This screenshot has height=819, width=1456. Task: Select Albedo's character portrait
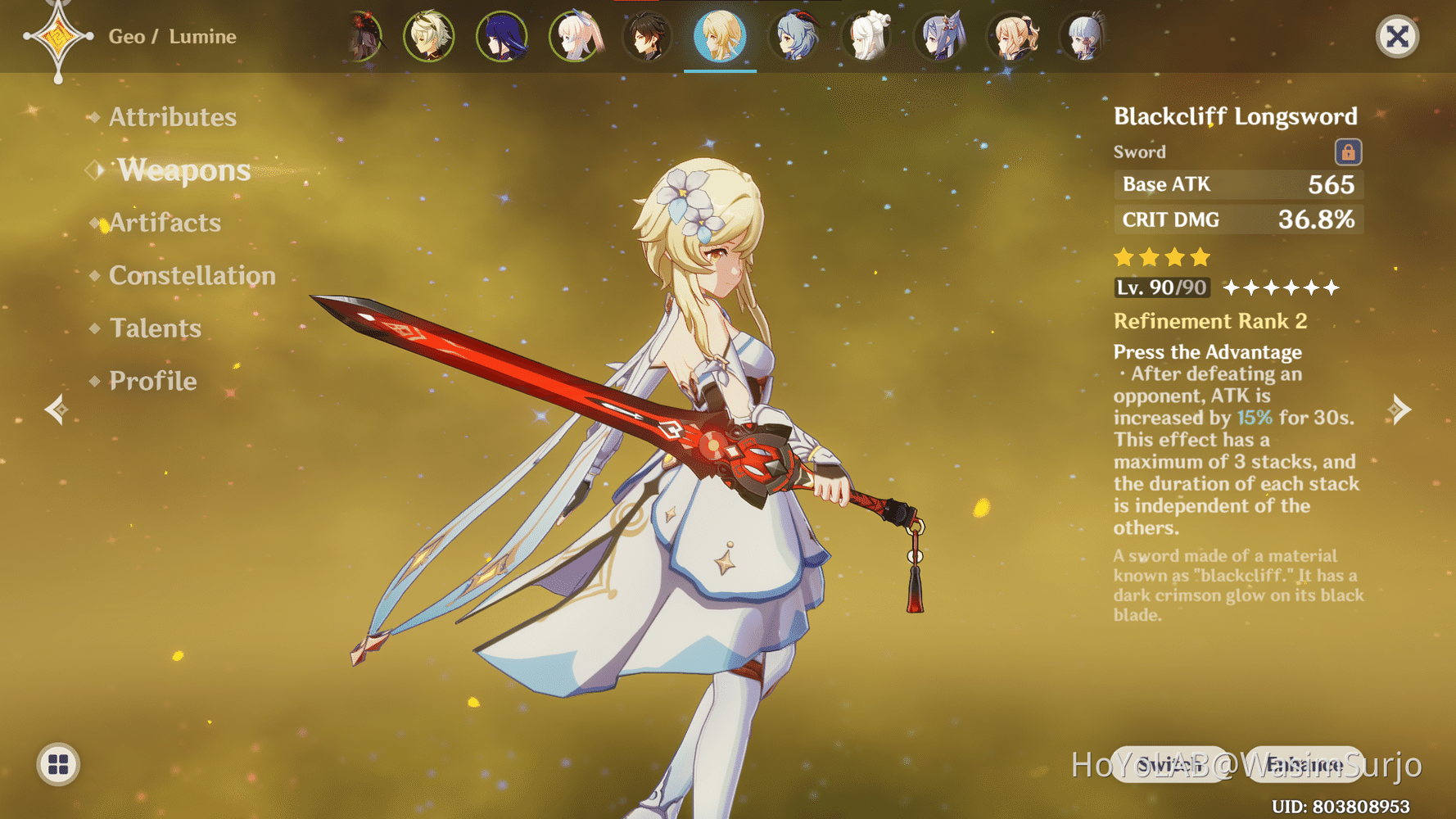pyautogui.click(x=430, y=36)
